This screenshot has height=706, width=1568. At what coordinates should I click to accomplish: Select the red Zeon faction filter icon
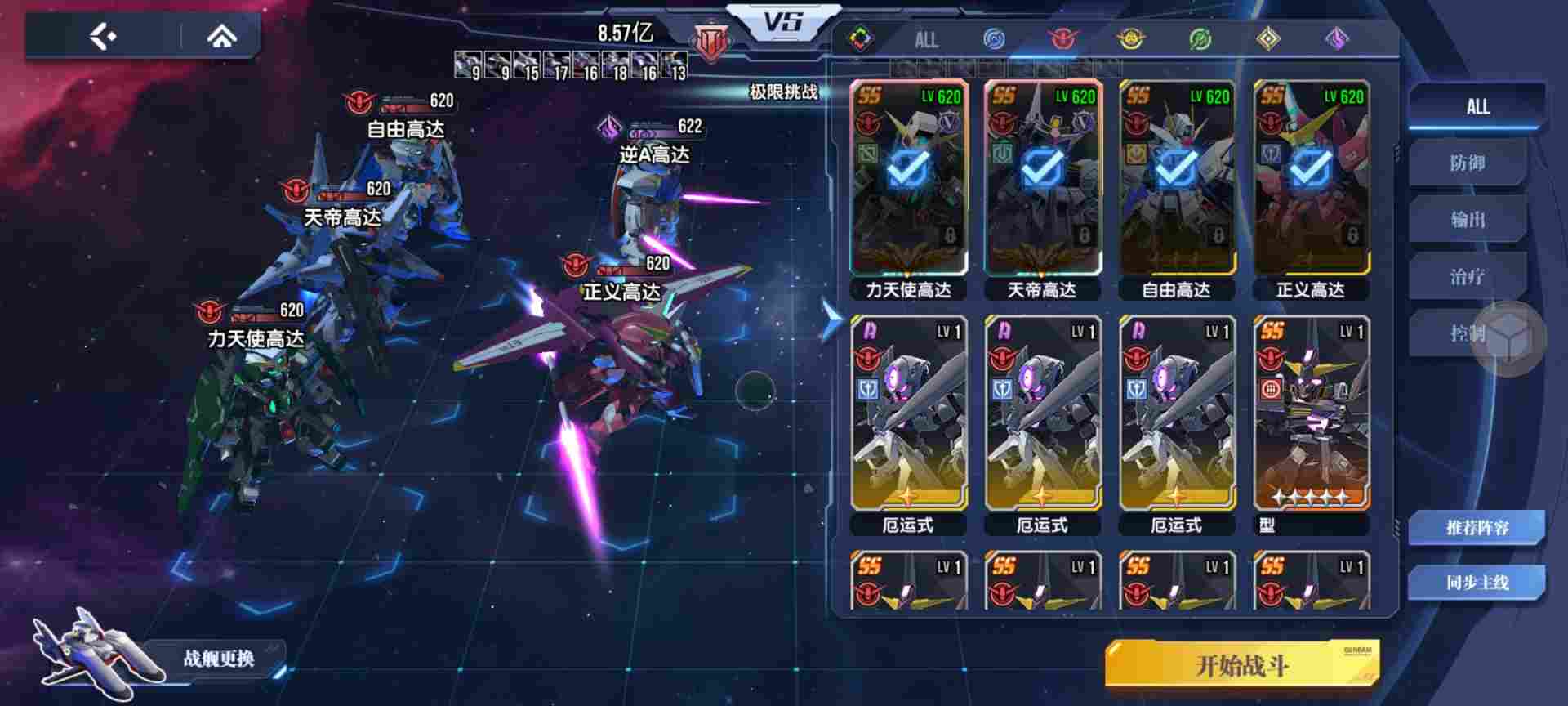(1062, 38)
